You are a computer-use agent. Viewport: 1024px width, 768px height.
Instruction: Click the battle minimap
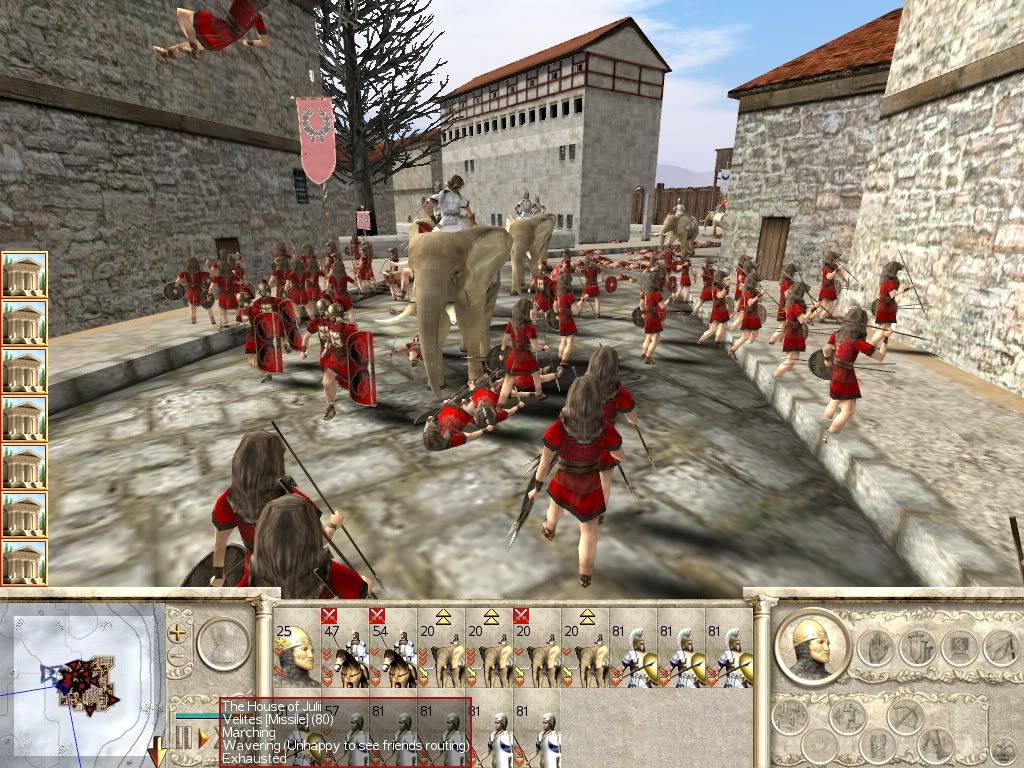tap(82, 678)
